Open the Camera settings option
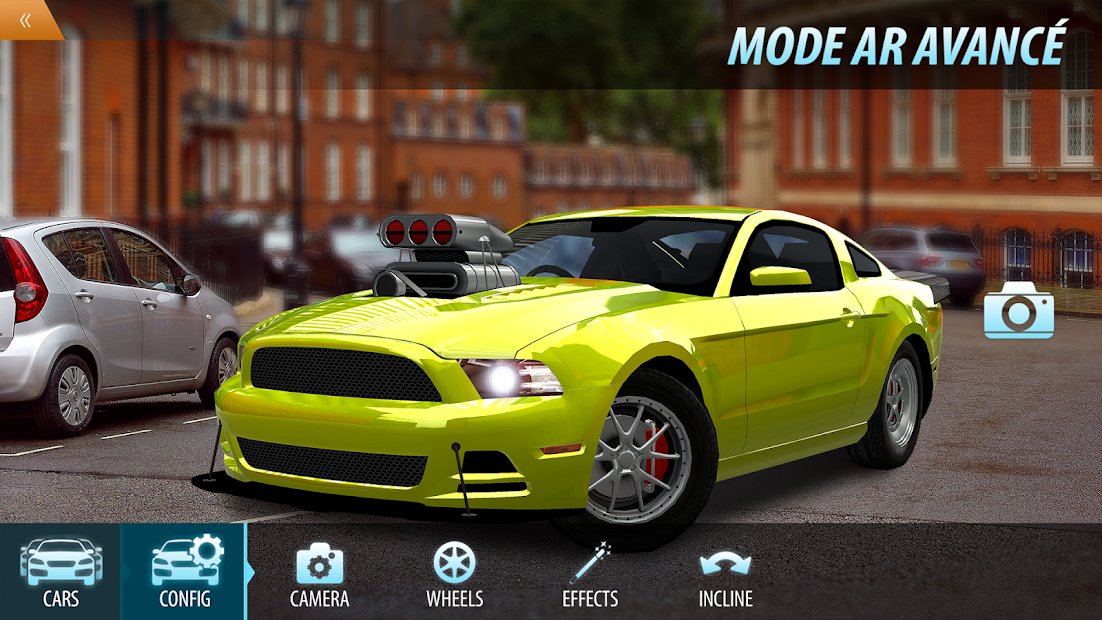1102x620 pixels. [319, 574]
